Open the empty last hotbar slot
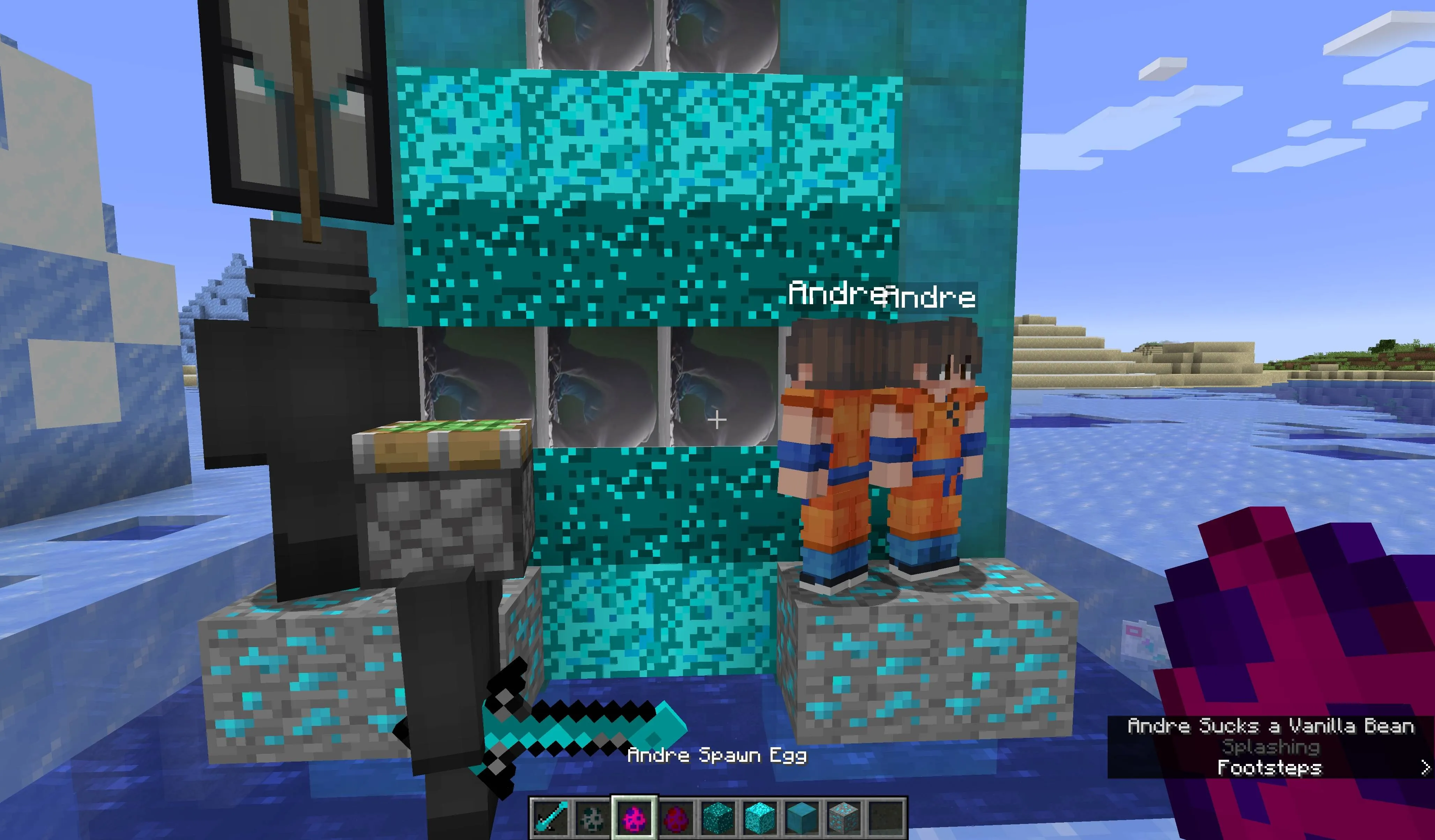 [887, 817]
